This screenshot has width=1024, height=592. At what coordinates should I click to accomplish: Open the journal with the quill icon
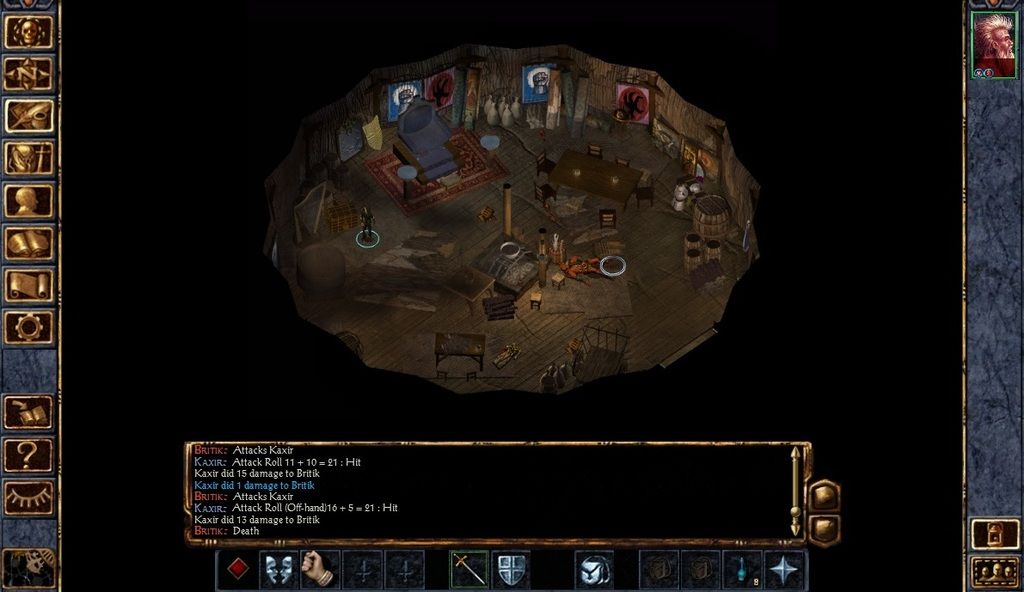point(29,115)
